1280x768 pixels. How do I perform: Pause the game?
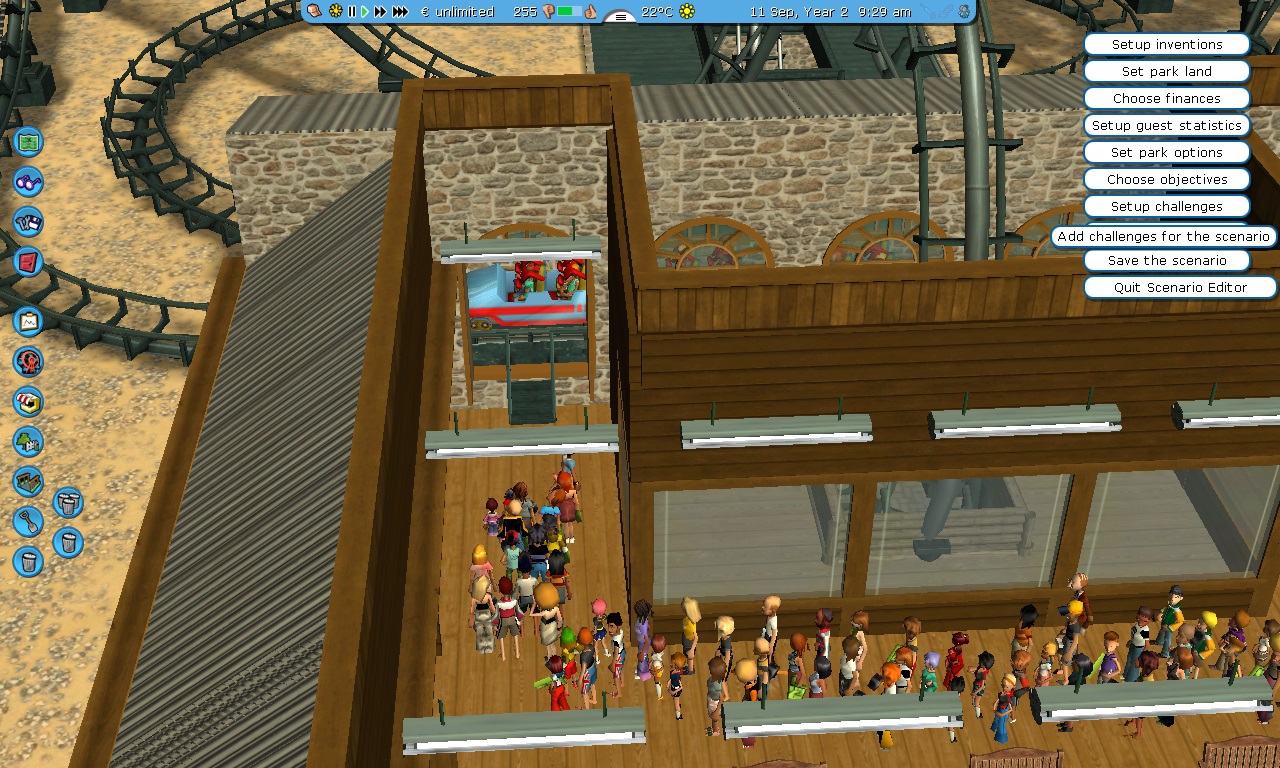[352, 12]
